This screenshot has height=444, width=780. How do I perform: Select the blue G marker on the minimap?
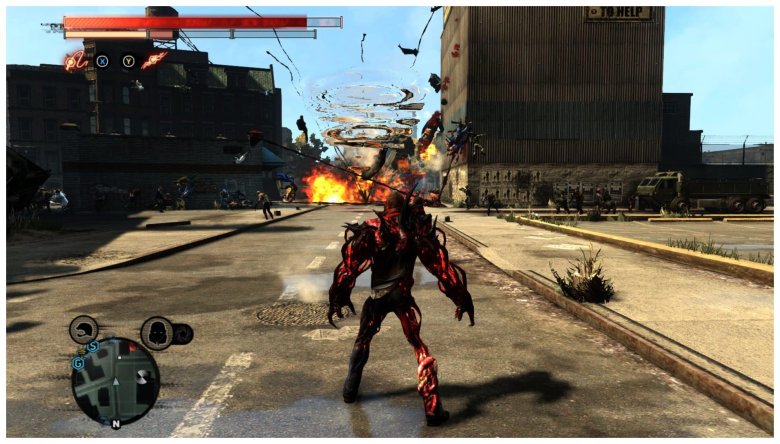(x=77, y=364)
